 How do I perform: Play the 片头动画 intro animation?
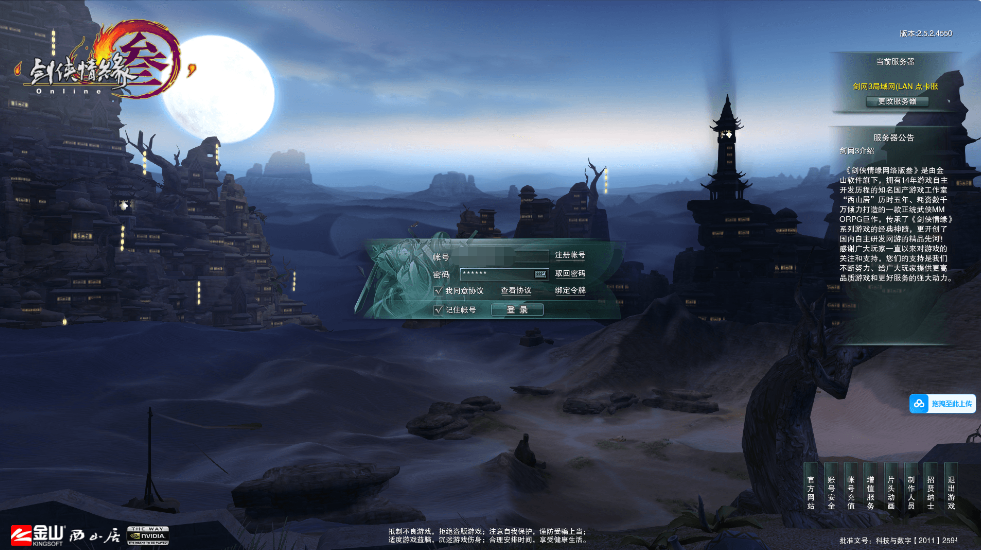tap(891, 492)
